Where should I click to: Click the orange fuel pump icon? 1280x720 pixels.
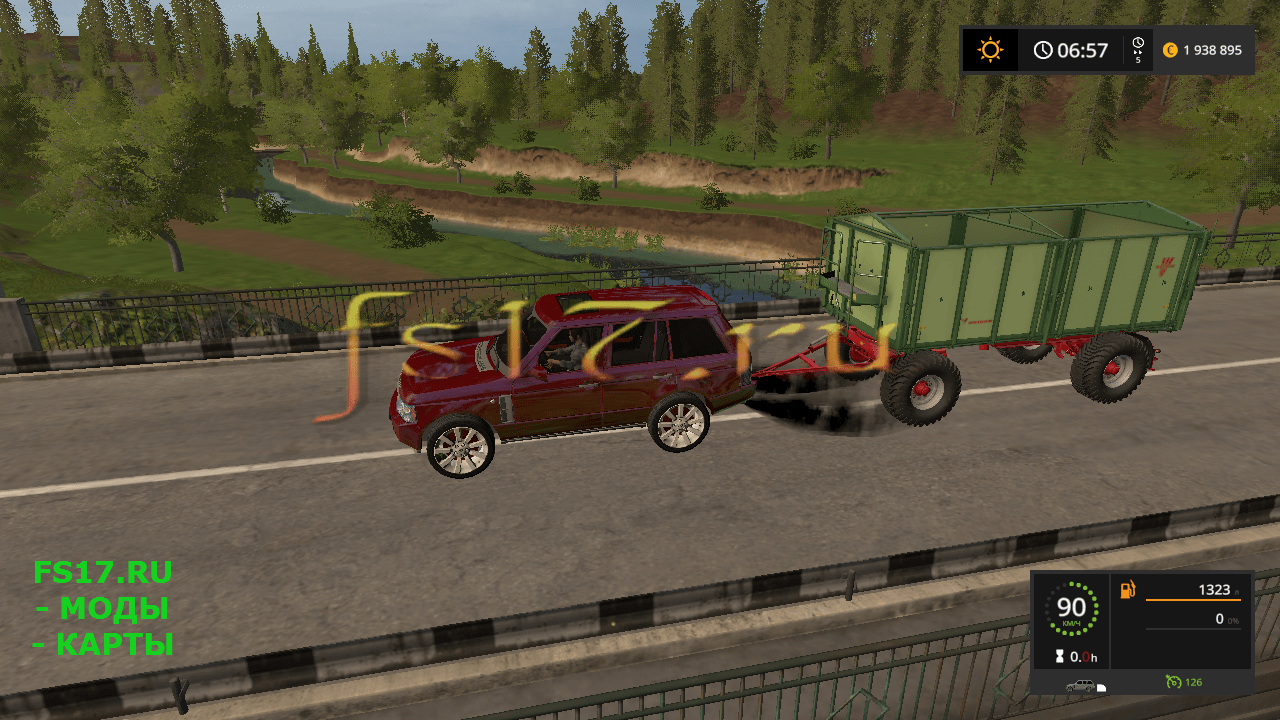click(1128, 590)
